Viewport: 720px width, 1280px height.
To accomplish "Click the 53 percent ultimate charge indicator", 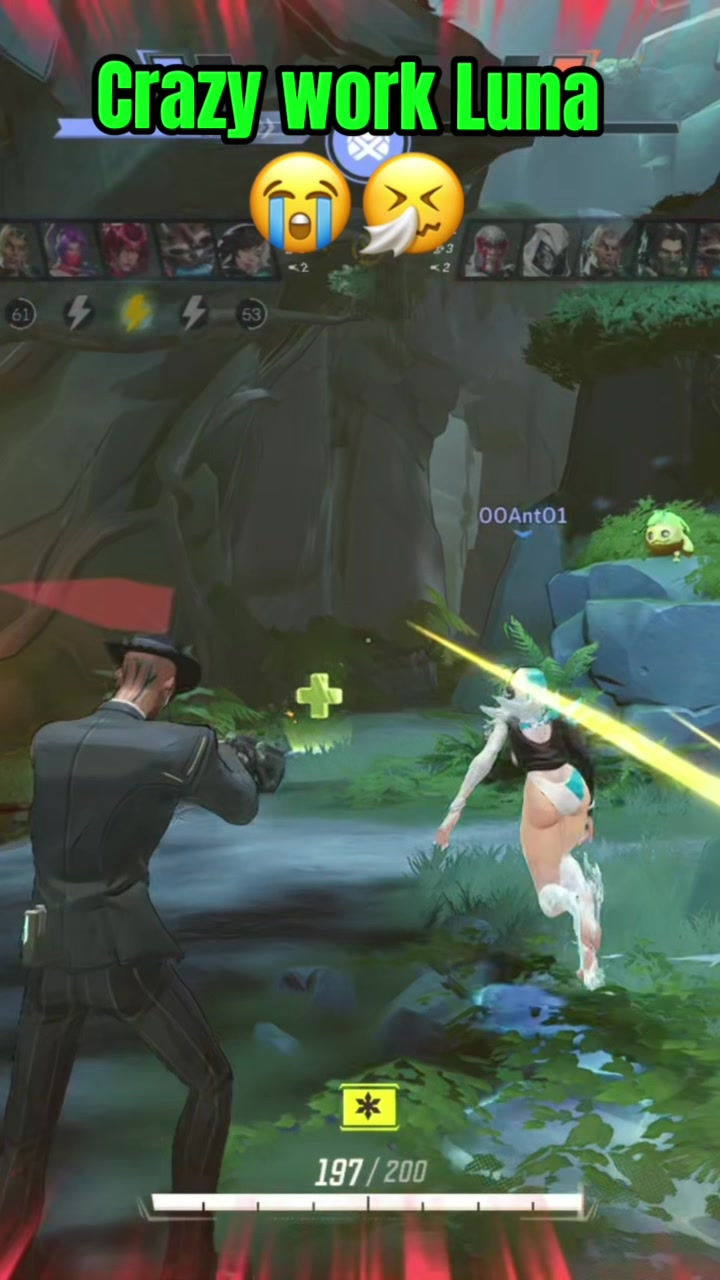I will 251,314.
